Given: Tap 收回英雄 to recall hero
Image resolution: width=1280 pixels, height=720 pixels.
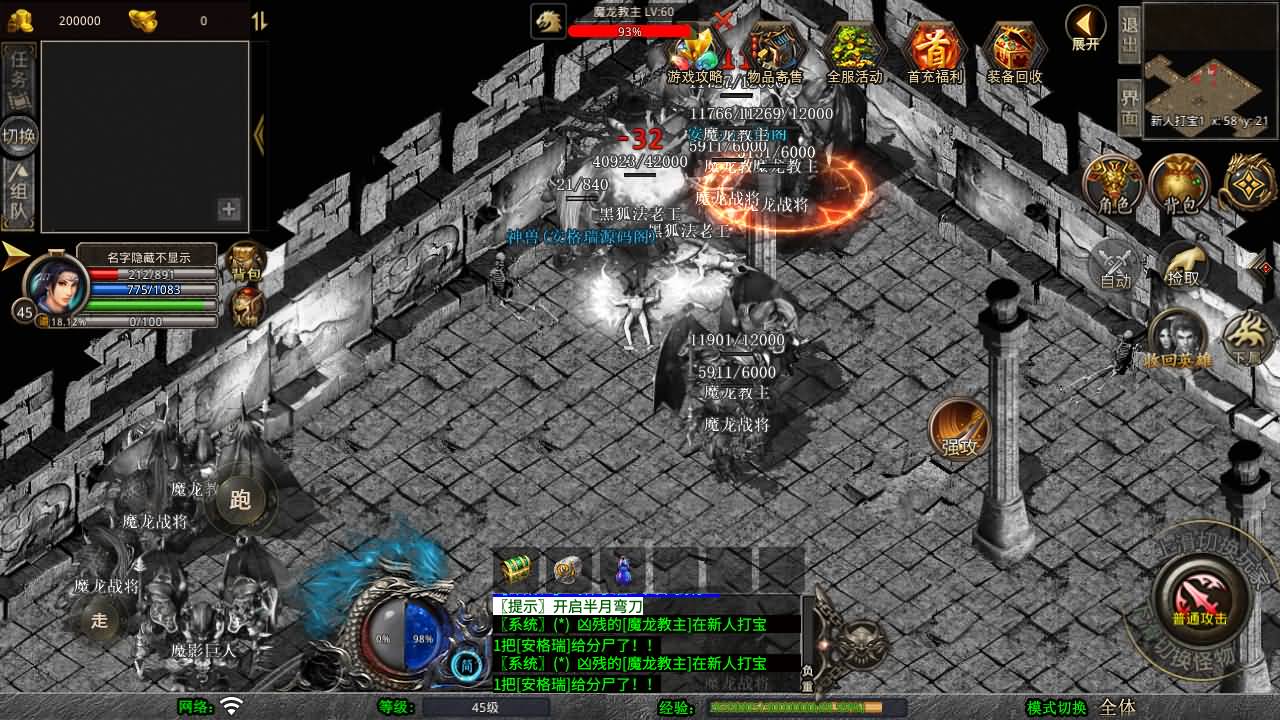Looking at the screenshot, I should pos(1177,340).
